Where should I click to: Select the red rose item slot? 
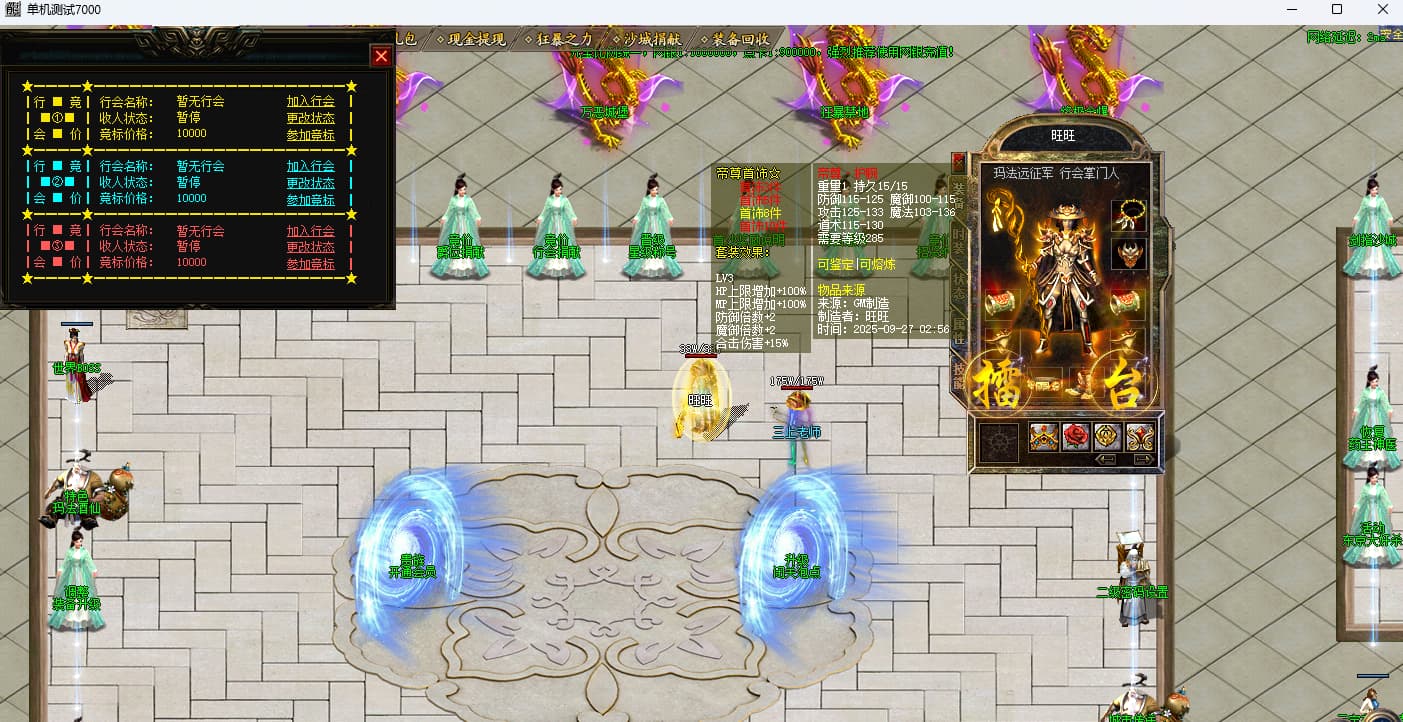tap(1075, 437)
